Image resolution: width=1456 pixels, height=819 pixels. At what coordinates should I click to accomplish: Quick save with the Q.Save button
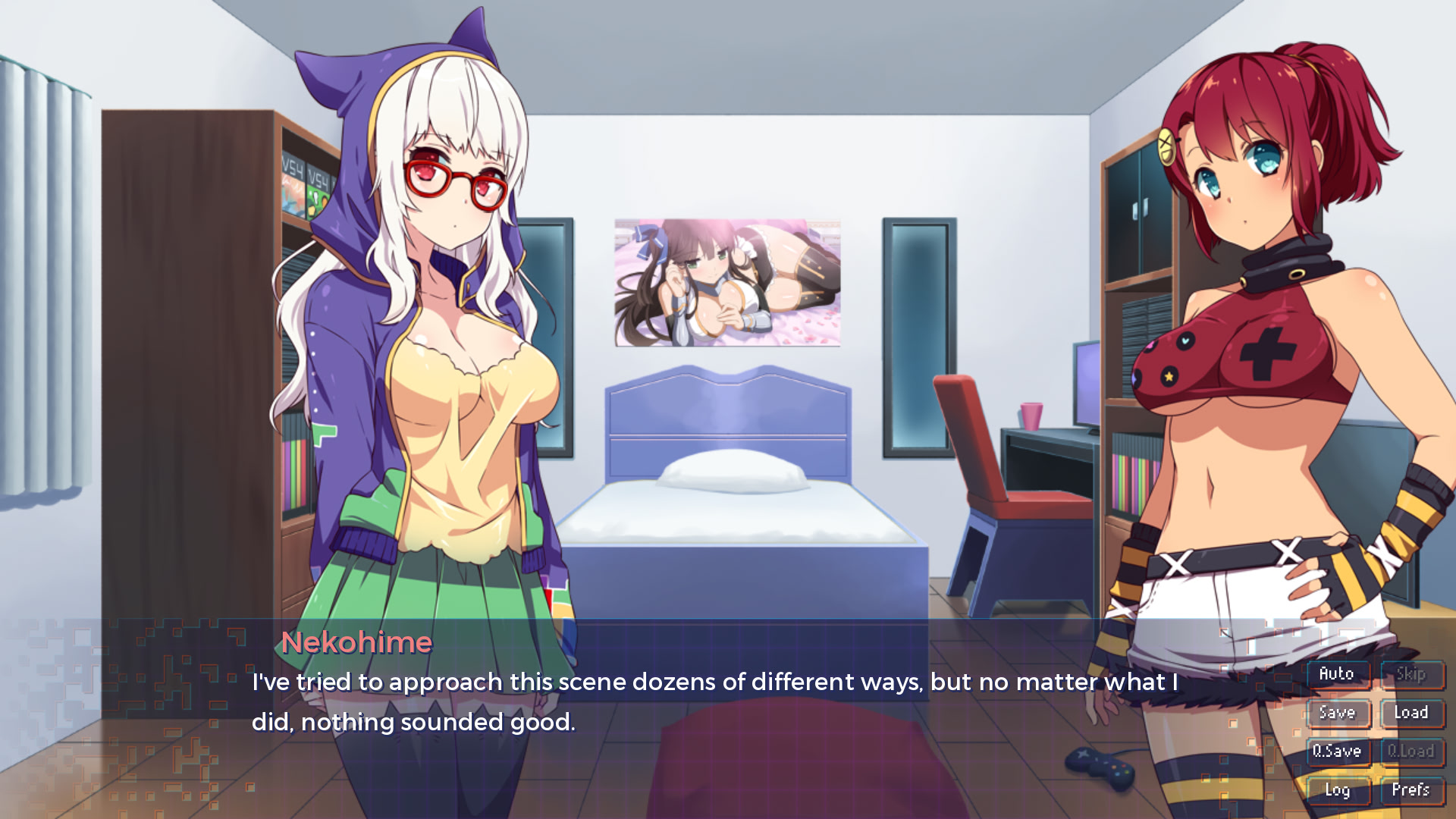[1338, 751]
